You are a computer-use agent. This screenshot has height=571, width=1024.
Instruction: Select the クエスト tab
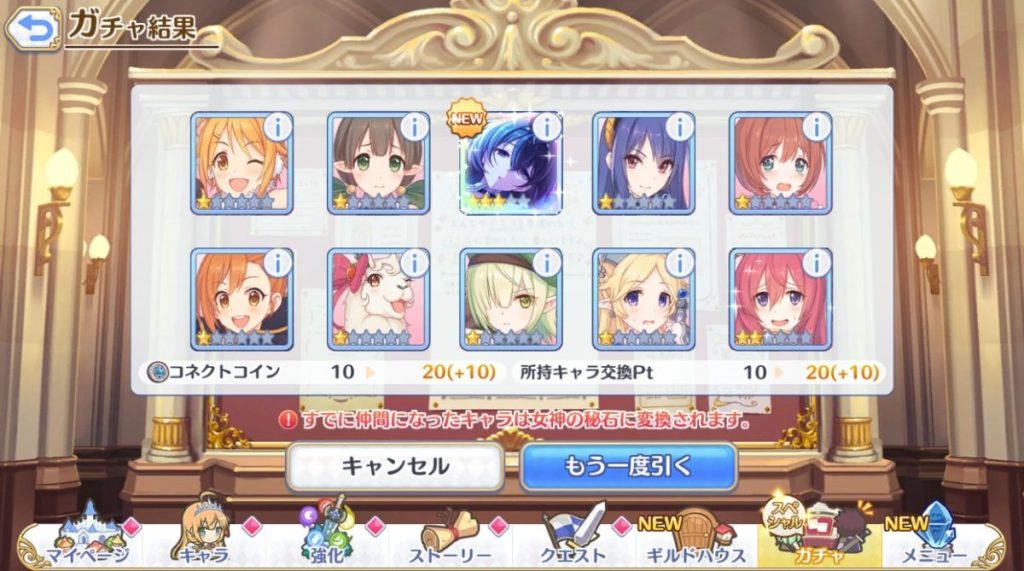coord(575,540)
